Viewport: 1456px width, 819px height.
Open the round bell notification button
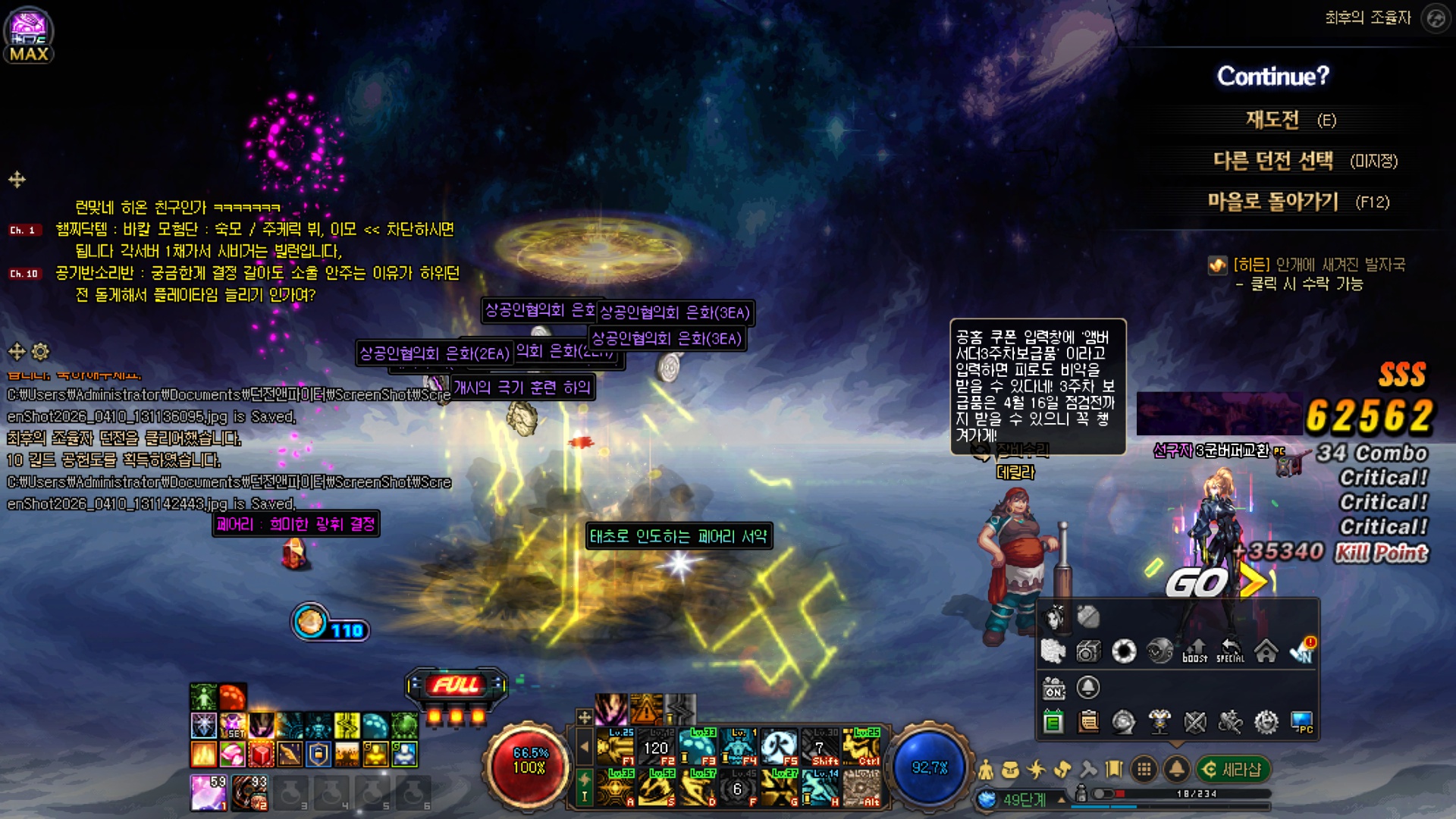pos(1176,770)
